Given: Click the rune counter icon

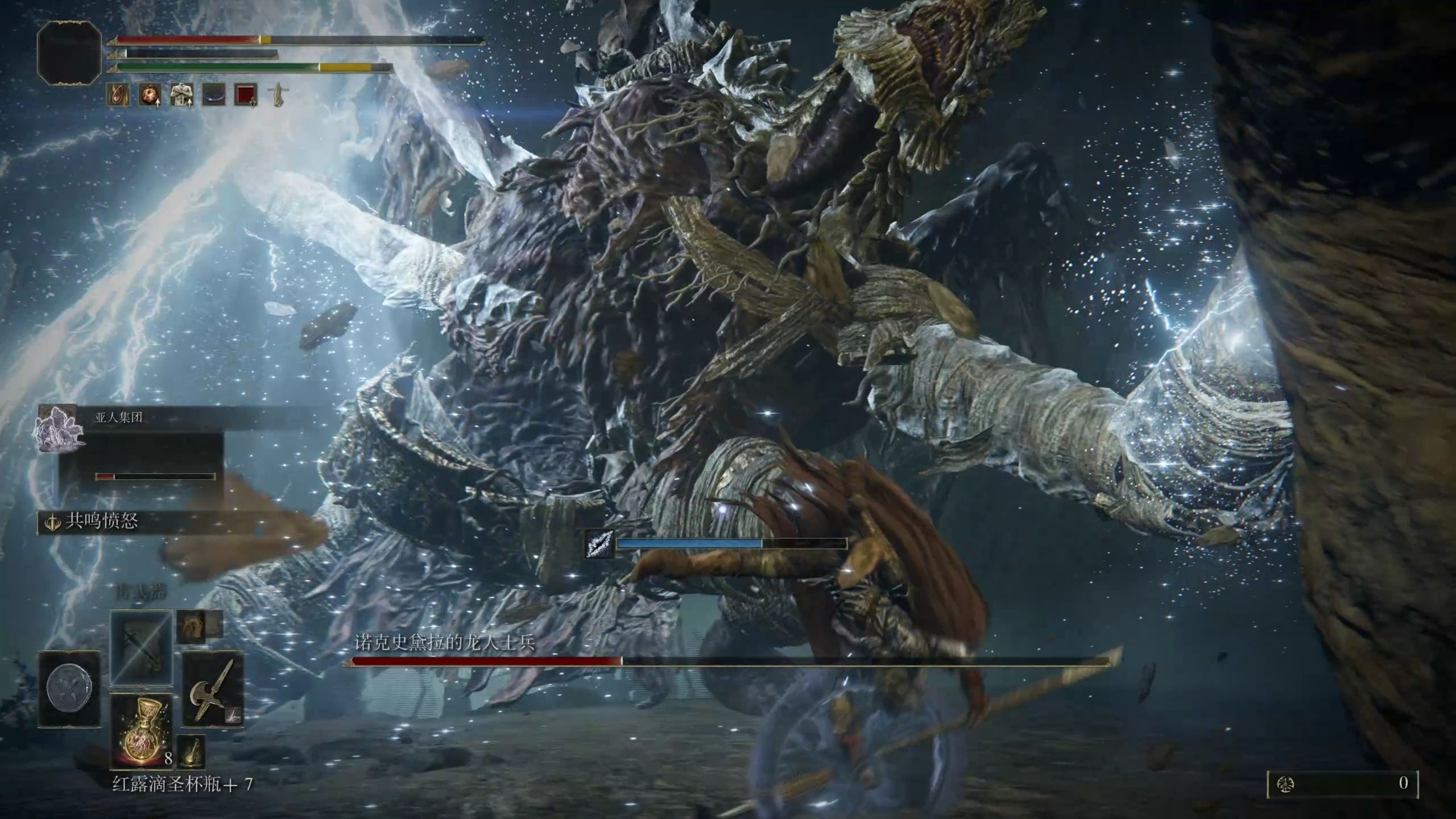Looking at the screenshot, I should tap(1283, 785).
